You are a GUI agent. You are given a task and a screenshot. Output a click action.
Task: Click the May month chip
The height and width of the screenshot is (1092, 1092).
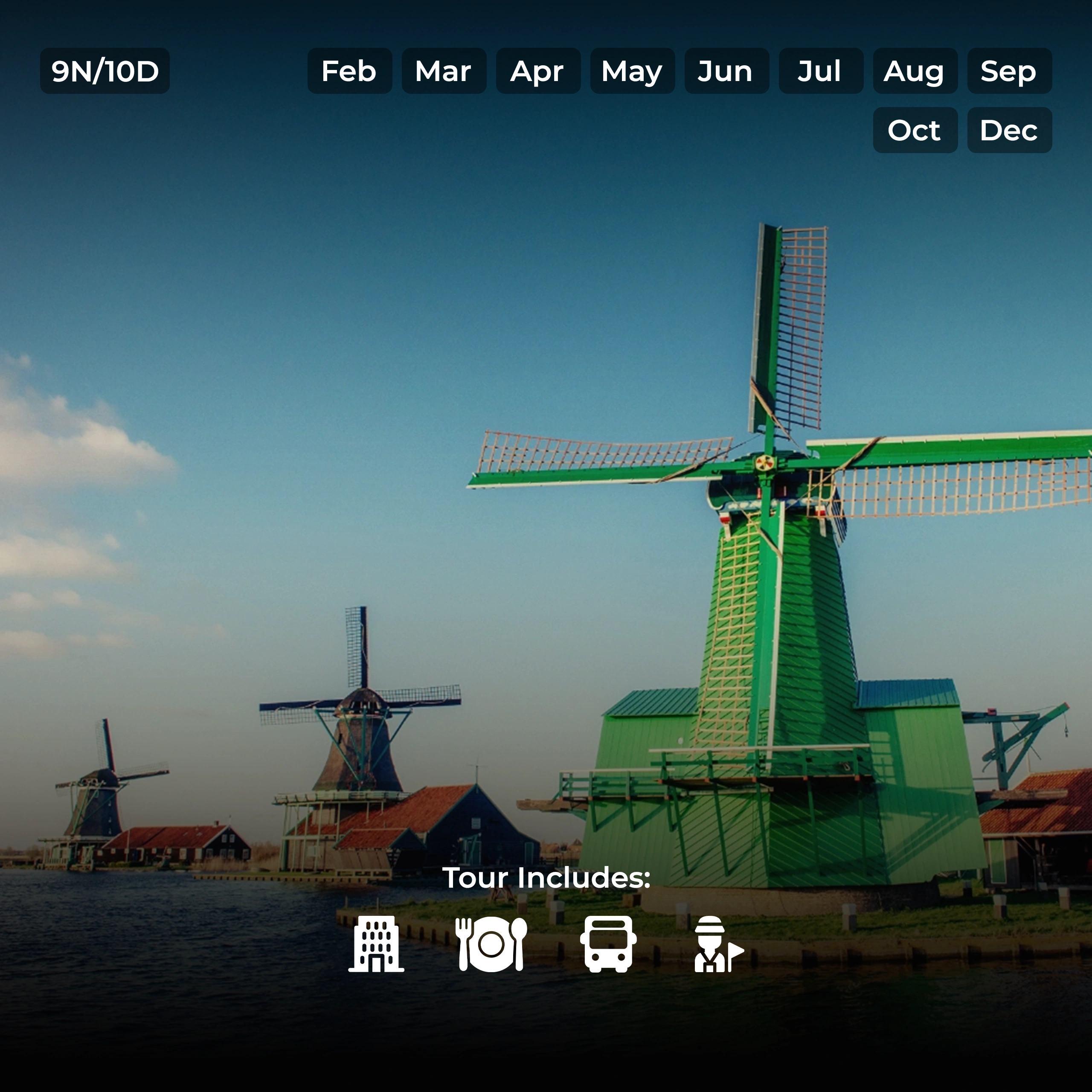tap(633, 71)
